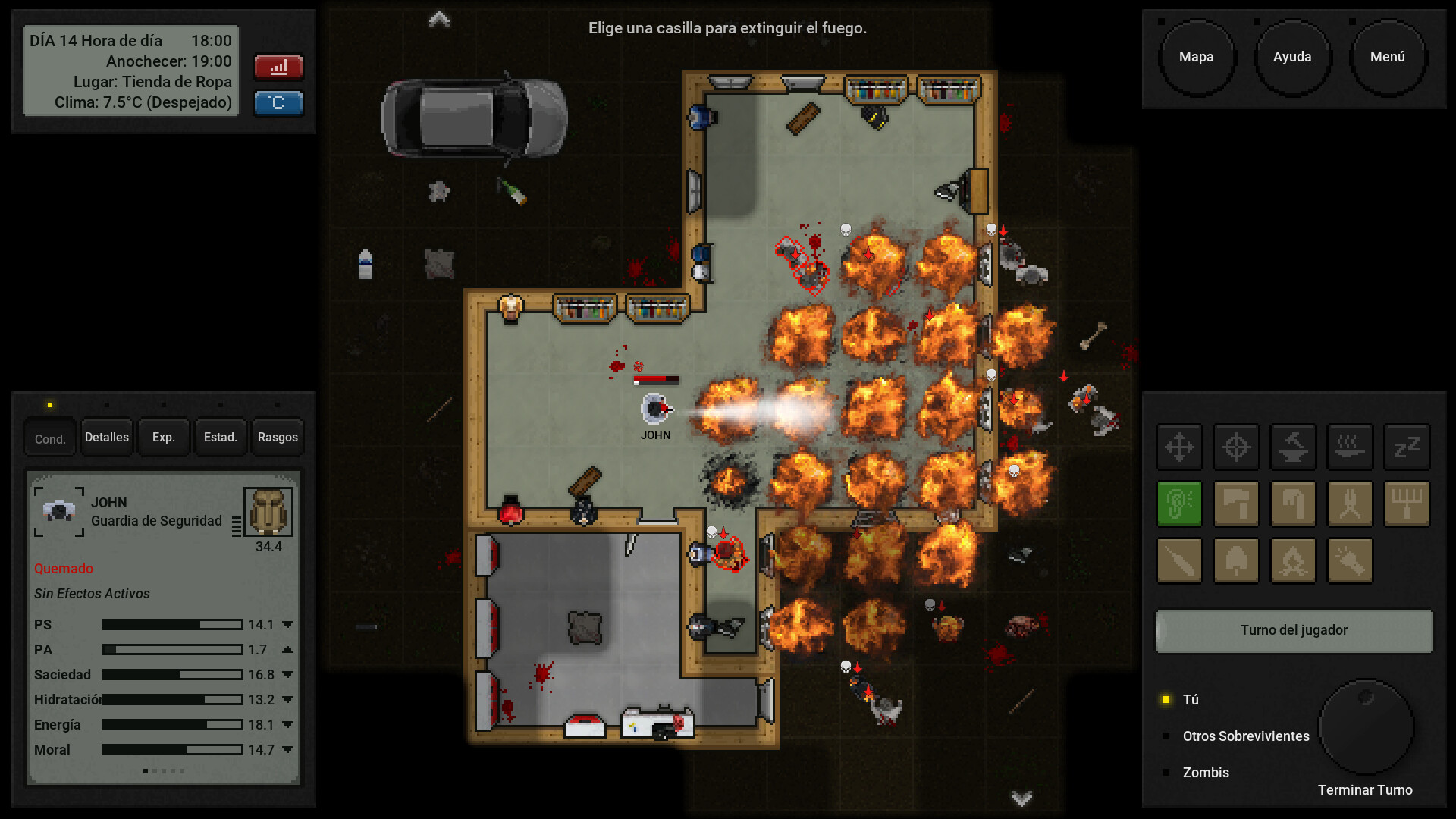Click the Energía stat progress bar
Viewport: 1456px width, 819px height.
171,725
